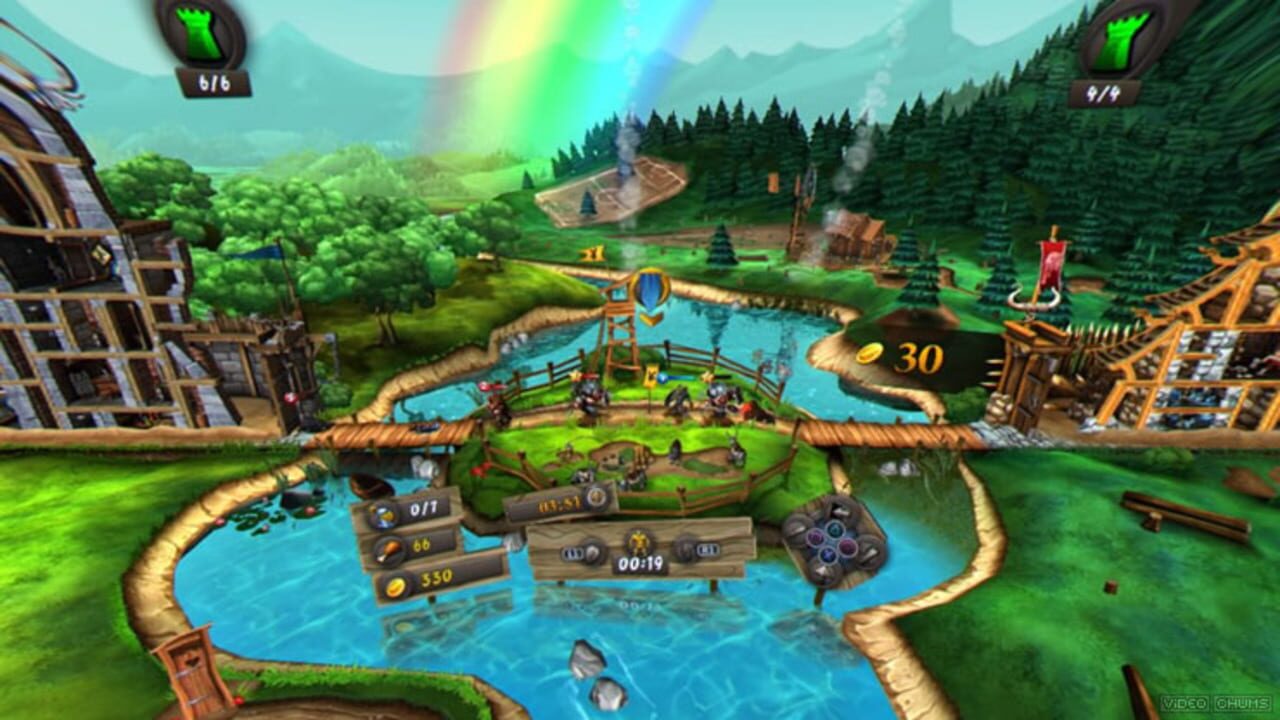
Task: Select the gold coin icon beside 330
Action: (x=396, y=587)
